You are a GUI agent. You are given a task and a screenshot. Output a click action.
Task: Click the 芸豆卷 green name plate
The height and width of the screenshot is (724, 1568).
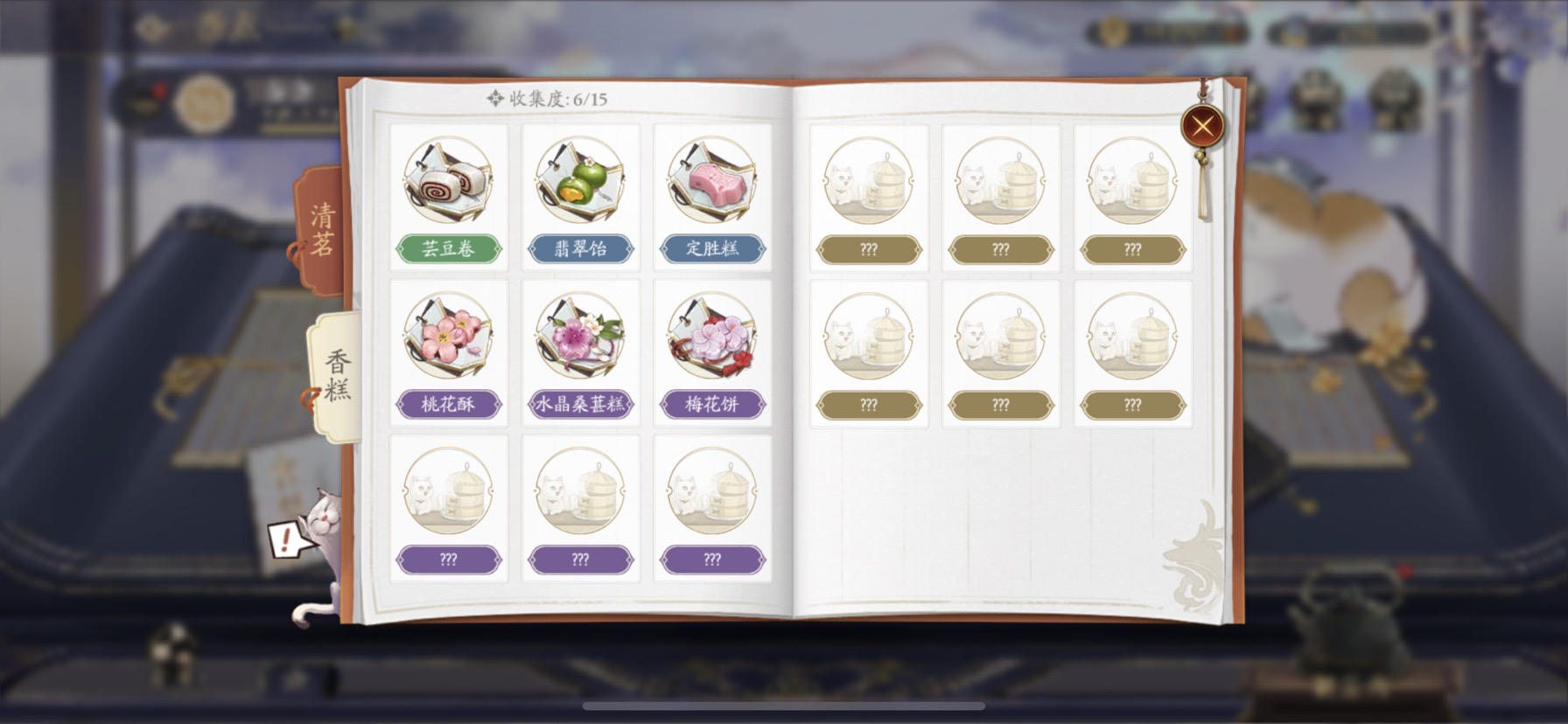(449, 249)
